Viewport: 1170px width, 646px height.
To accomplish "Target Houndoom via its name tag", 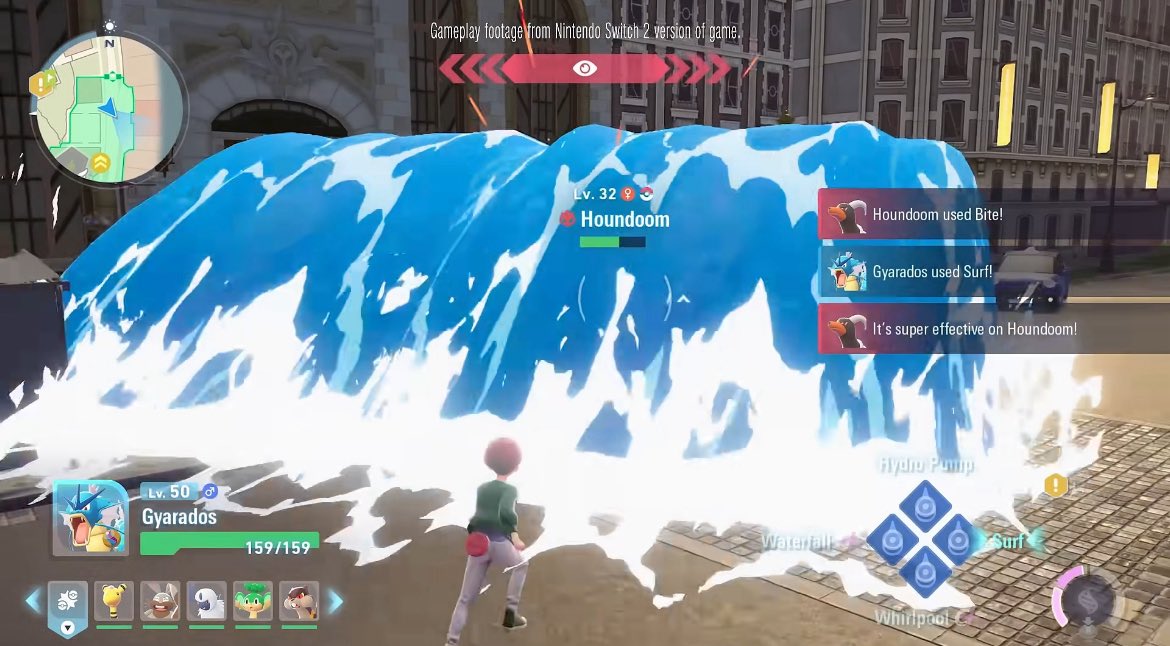I will [624, 219].
